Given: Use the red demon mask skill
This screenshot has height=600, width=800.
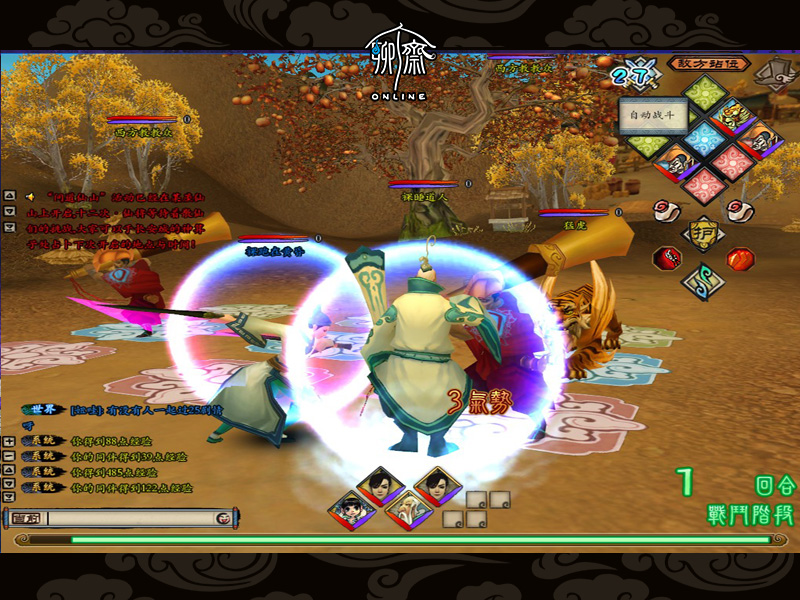Looking at the screenshot, I should (x=667, y=257).
